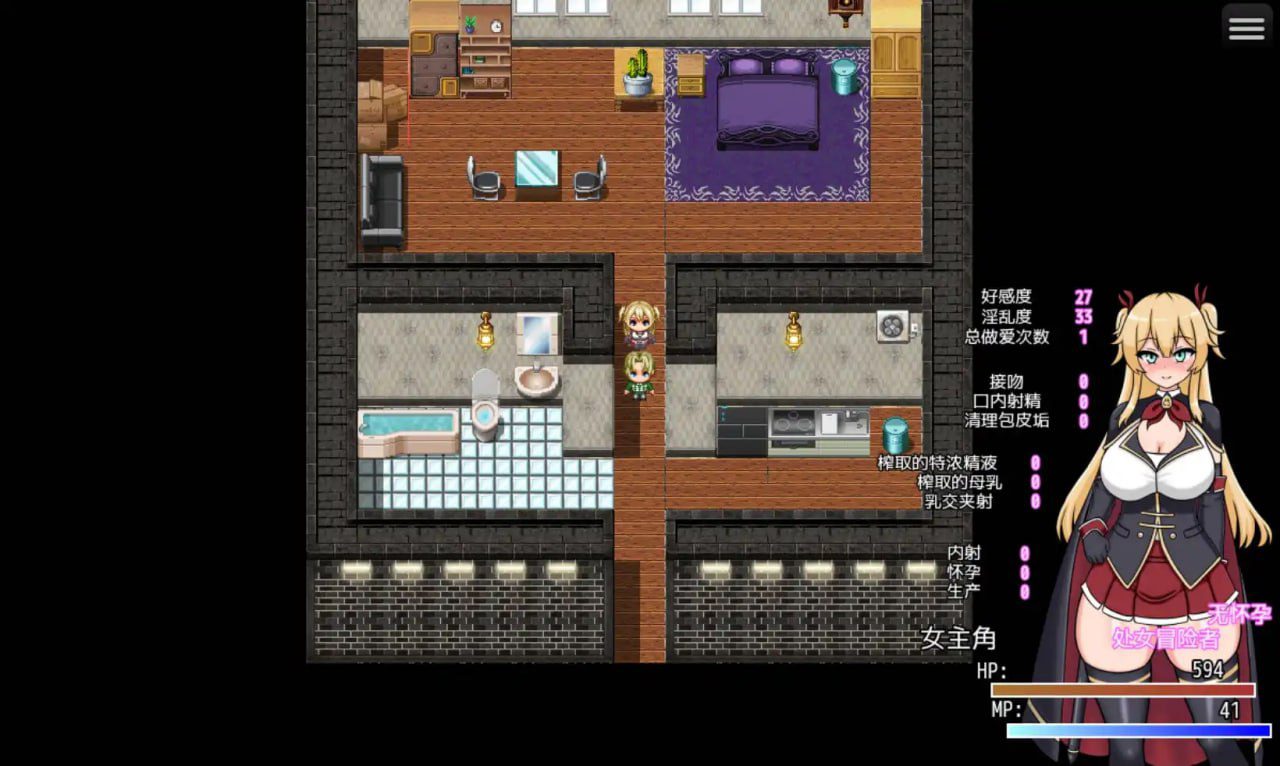This screenshot has width=1280, height=766.
Task: Select the blonde heroine sprite in the hallway
Action: pyautogui.click(x=641, y=325)
